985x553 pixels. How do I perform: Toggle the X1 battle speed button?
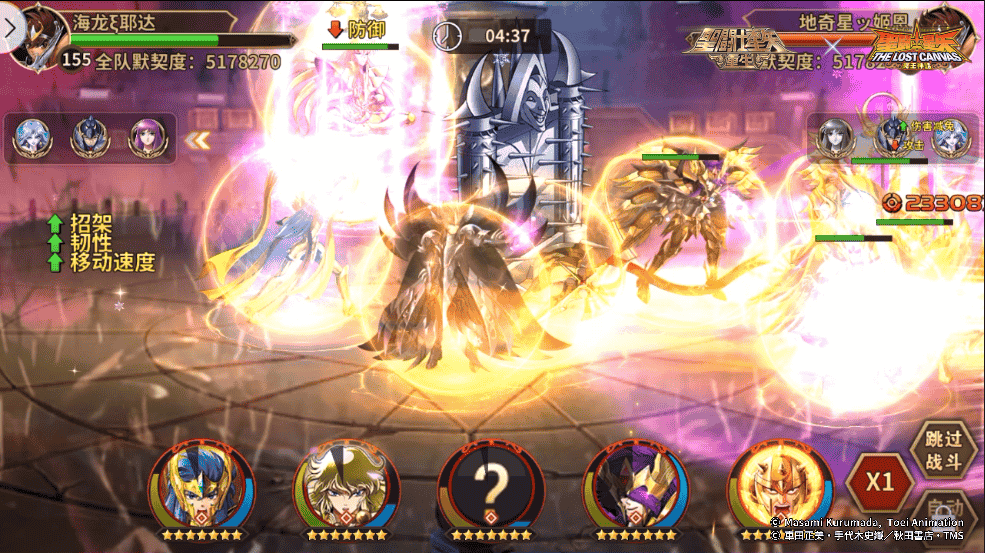click(879, 481)
